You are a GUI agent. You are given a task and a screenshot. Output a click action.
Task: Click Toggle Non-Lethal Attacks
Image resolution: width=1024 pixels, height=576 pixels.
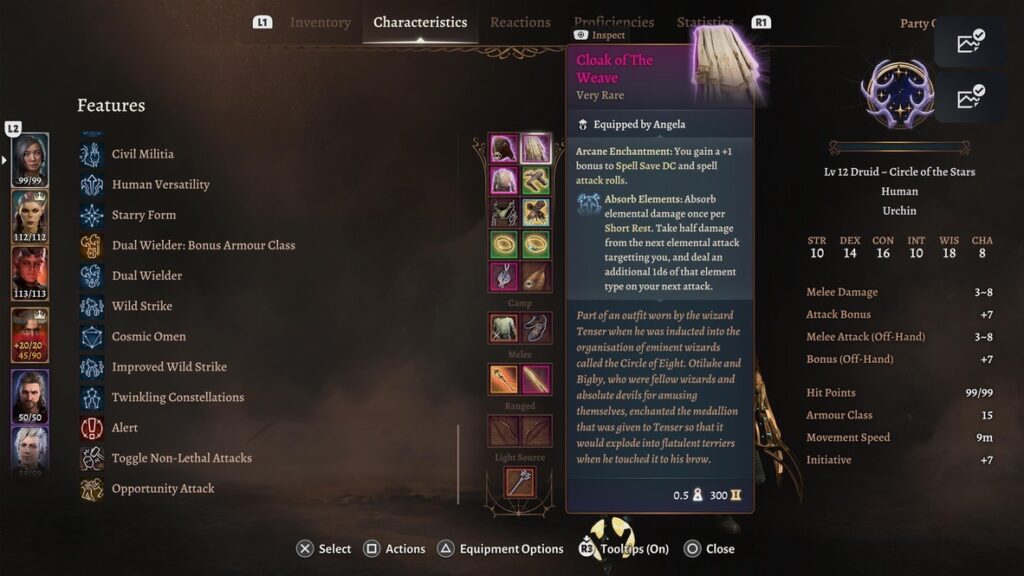(x=181, y=458)
